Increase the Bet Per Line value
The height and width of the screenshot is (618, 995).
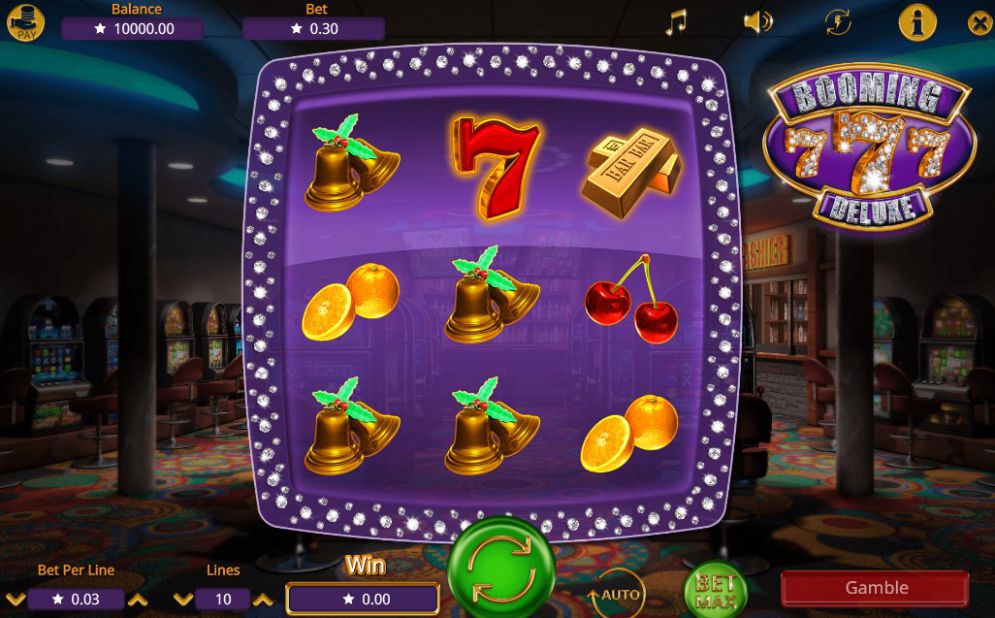[138, 599]
